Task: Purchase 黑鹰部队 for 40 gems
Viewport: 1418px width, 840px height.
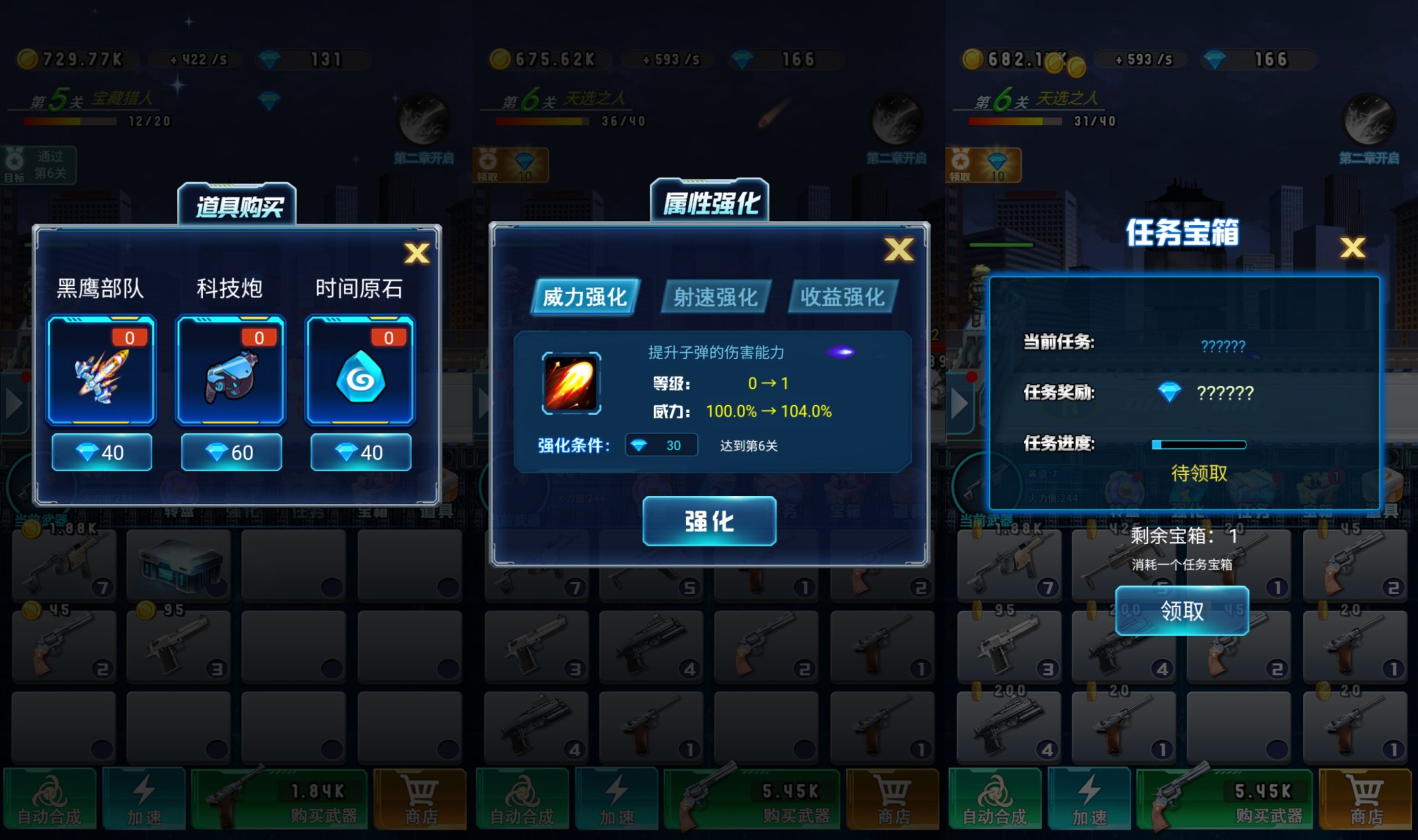Action: click(101, 452)
